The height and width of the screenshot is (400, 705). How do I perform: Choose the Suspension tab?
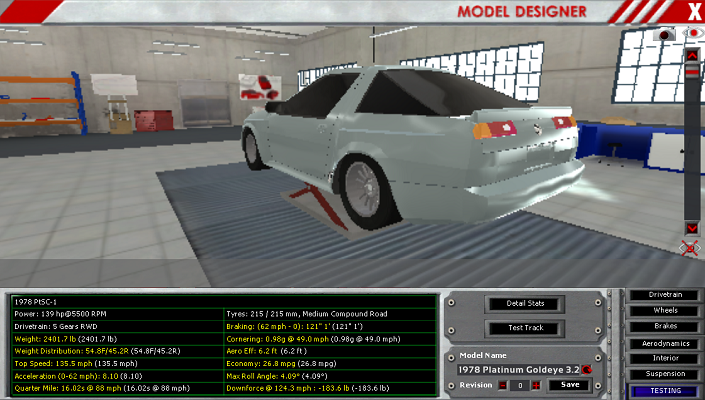click(x=665, y=373)
